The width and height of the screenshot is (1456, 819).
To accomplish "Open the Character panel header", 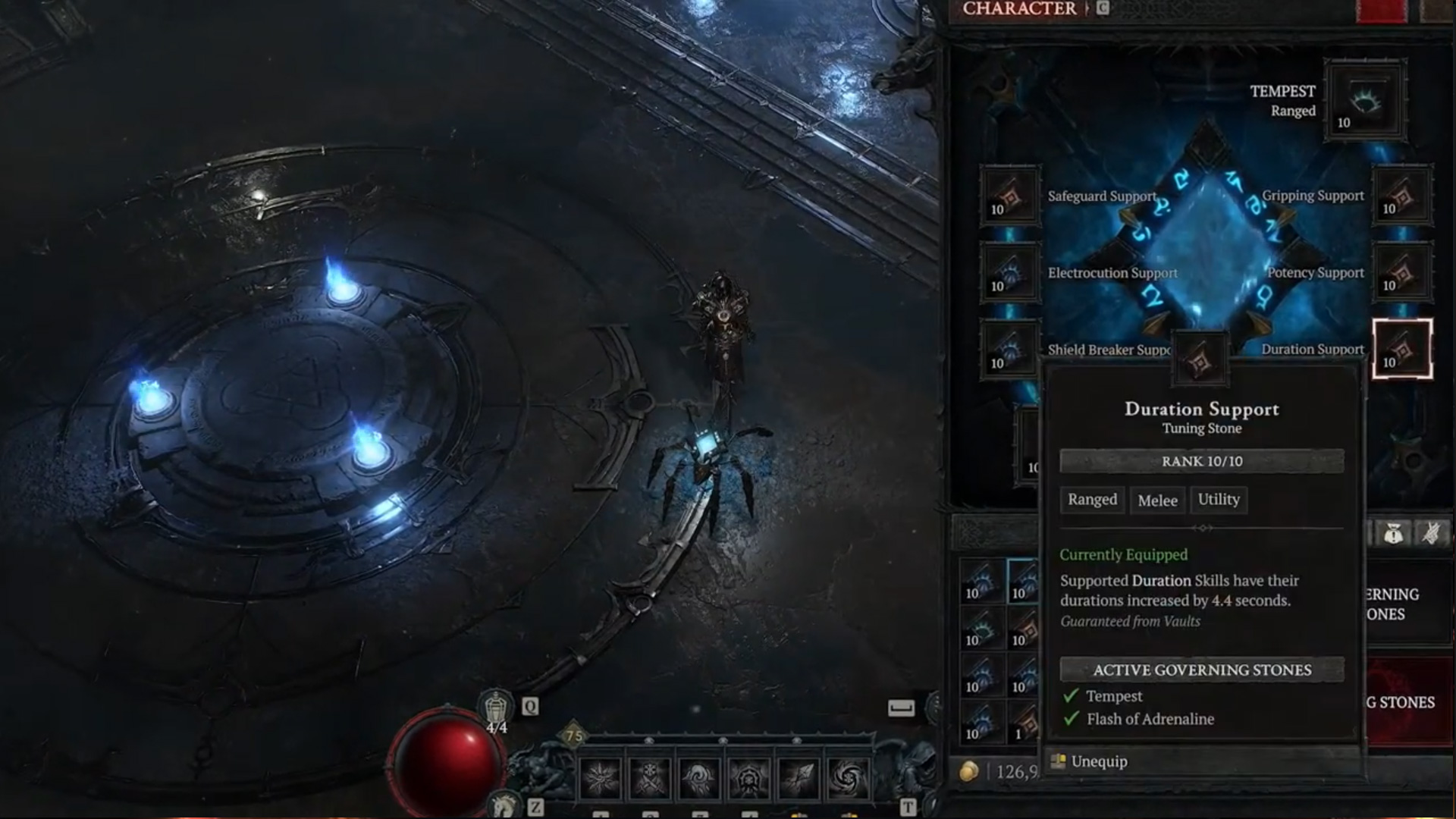I will click(x=1019, y=9).
